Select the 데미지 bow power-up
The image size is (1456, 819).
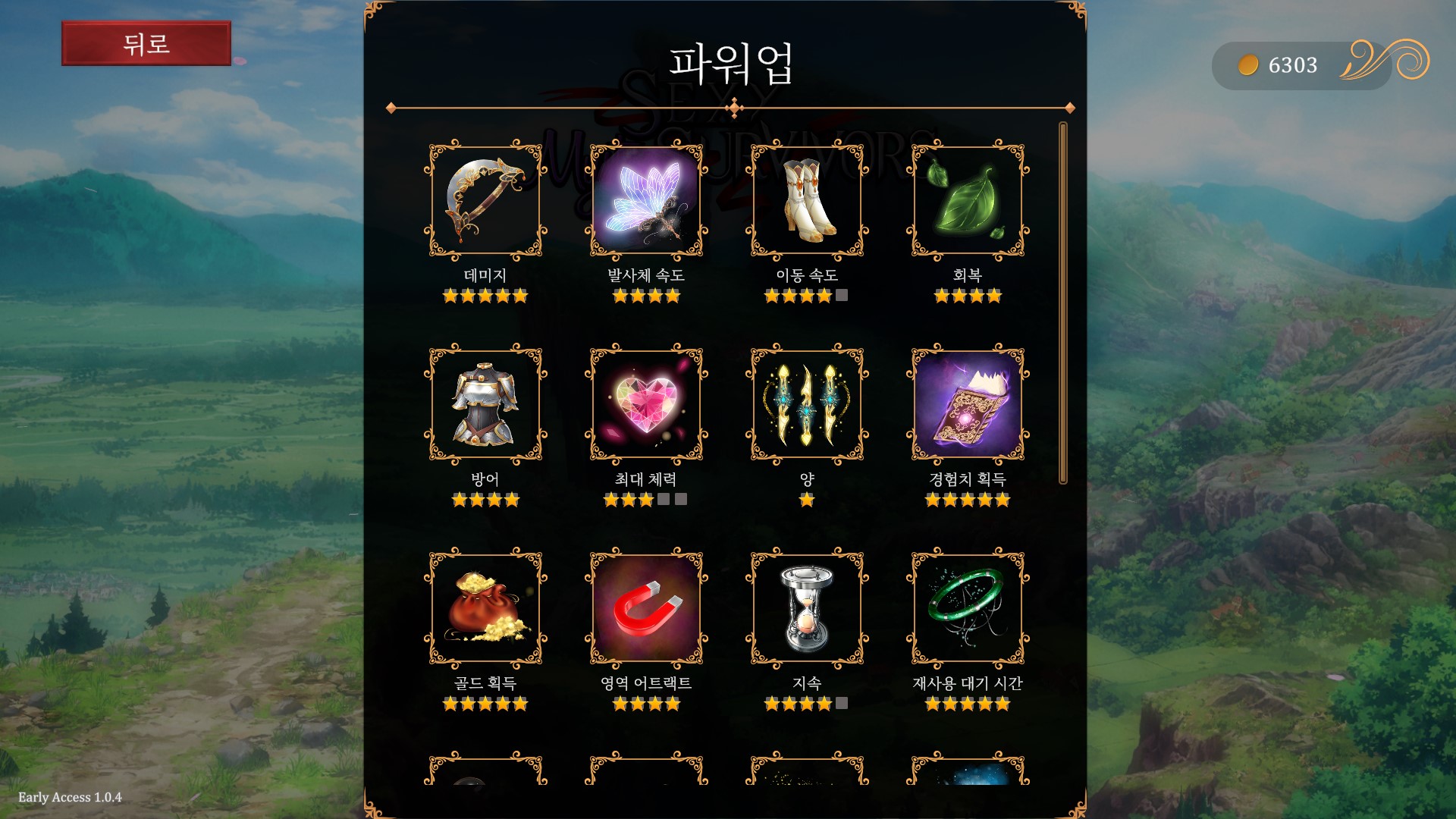485,201
